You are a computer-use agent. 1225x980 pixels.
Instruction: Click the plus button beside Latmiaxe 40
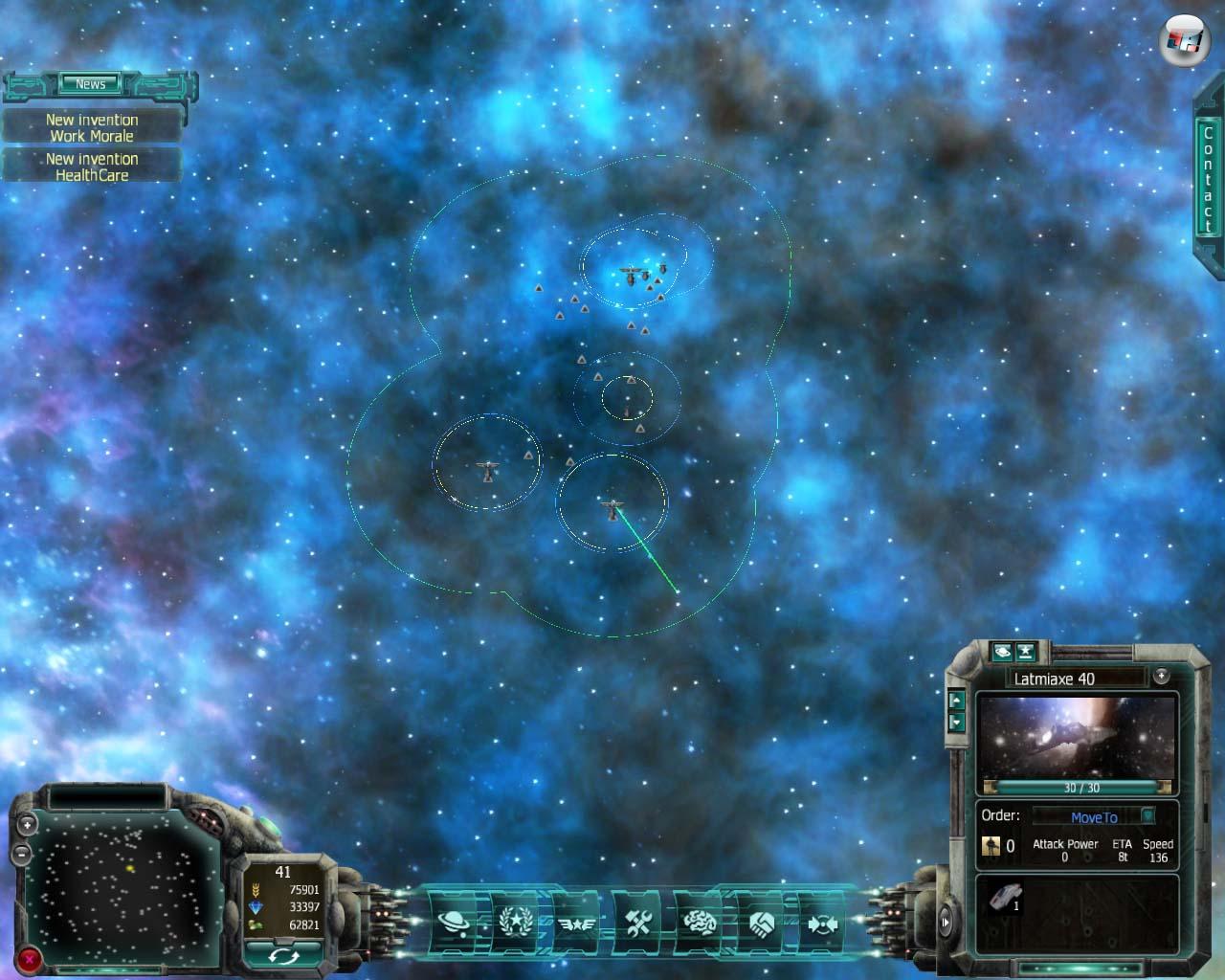[1161, 676]
